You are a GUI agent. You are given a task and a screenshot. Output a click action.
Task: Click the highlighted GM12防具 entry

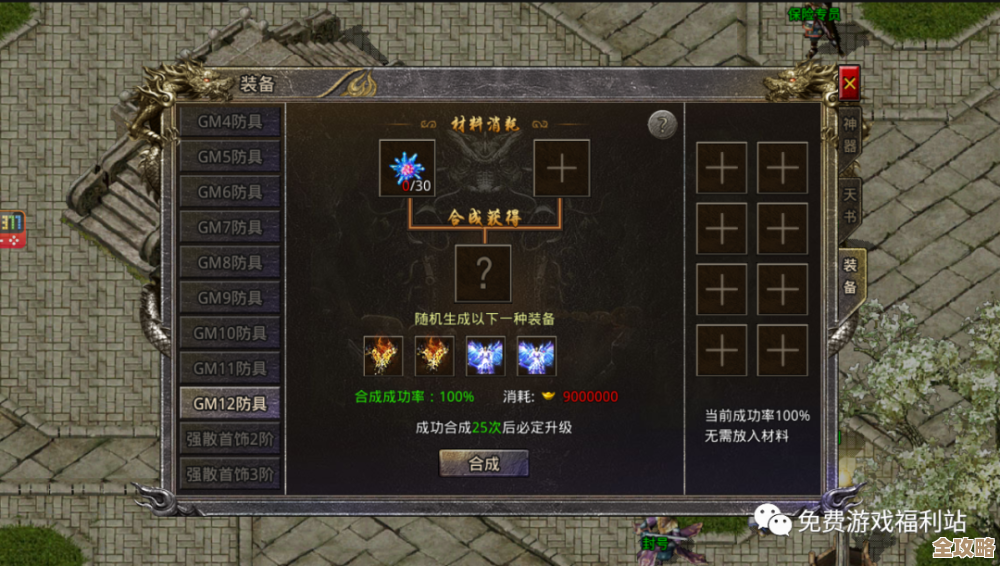(x=229, y=404)
